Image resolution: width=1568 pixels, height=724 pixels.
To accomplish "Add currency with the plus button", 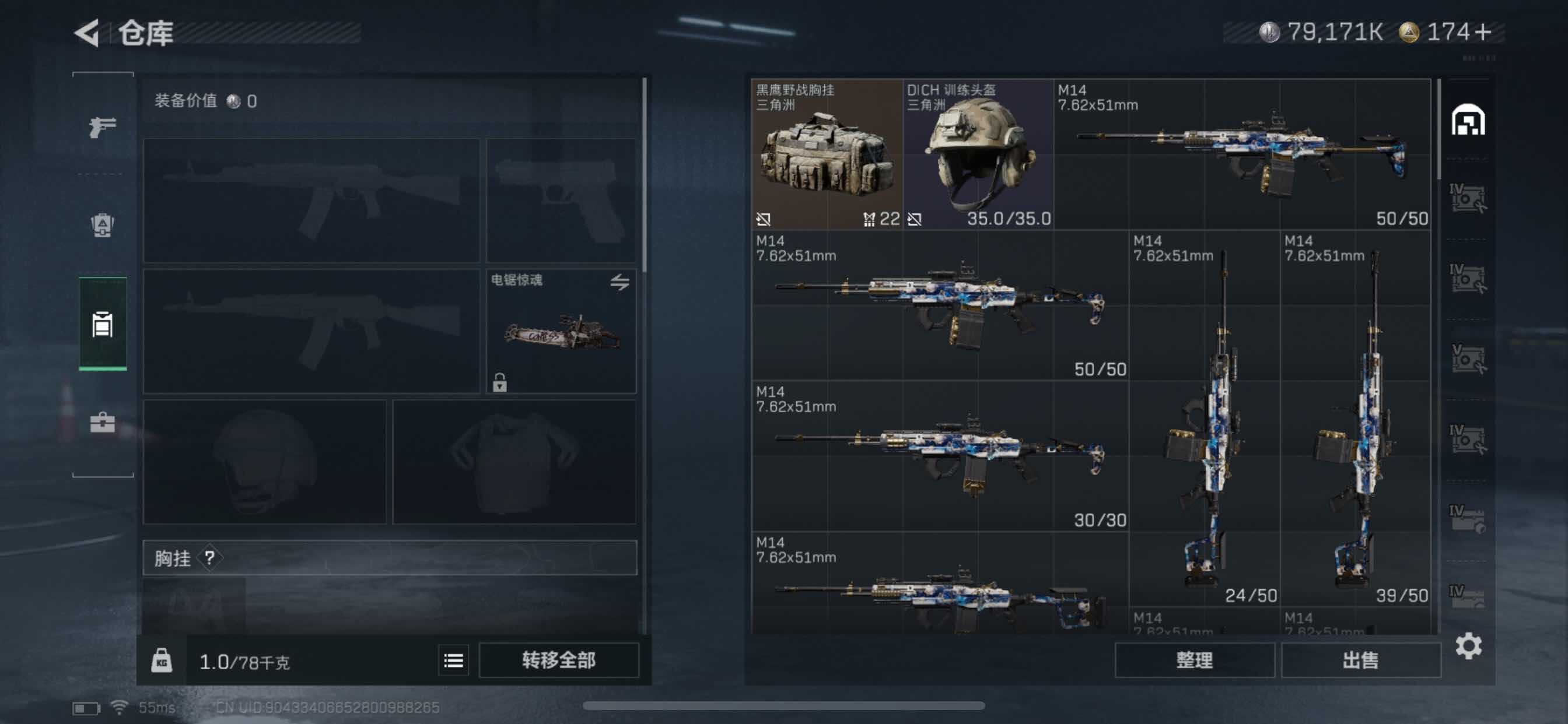I will [1483, 31].
